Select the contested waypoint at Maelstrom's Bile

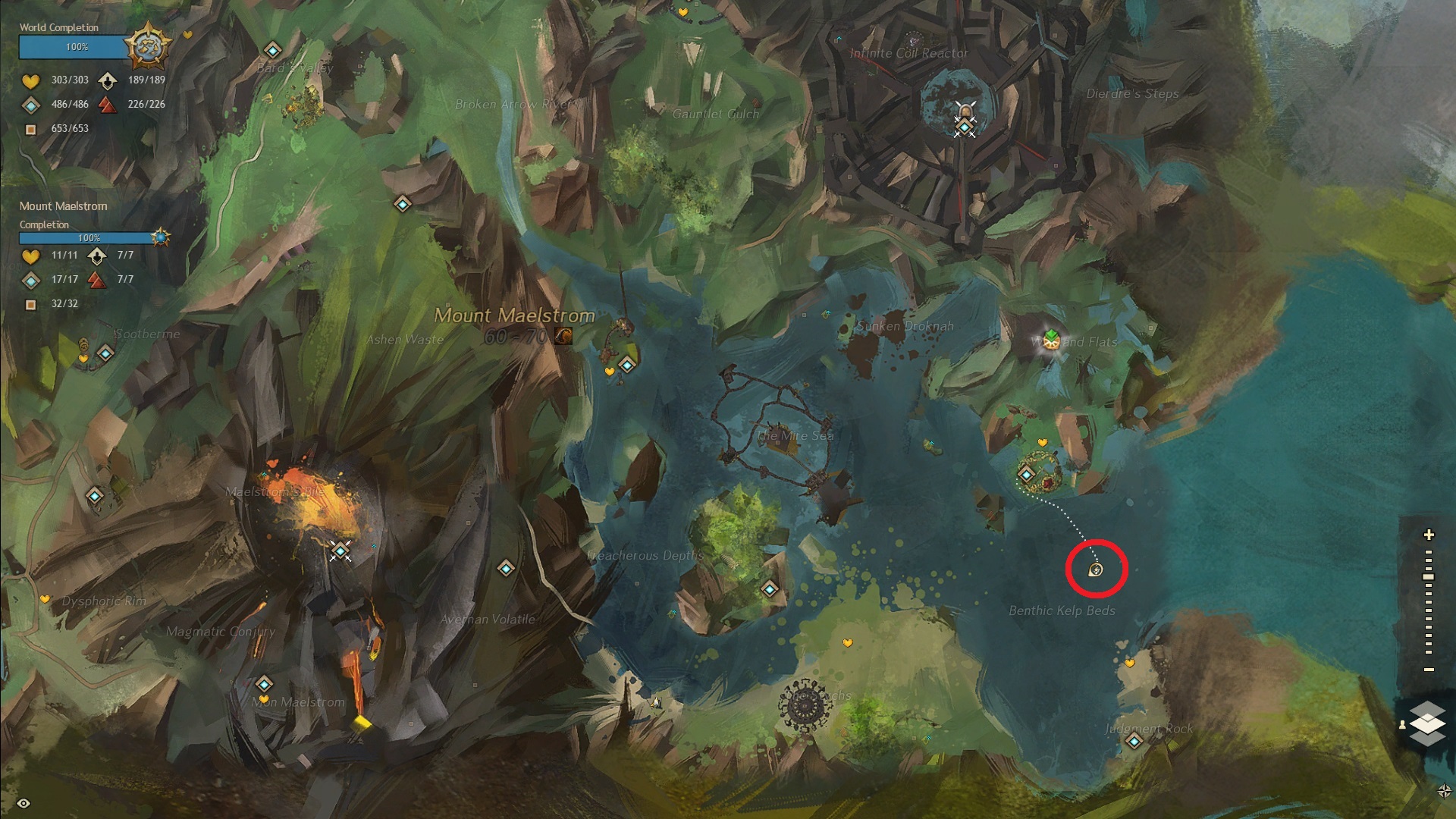pyautogui.click(x=340, y=550)
